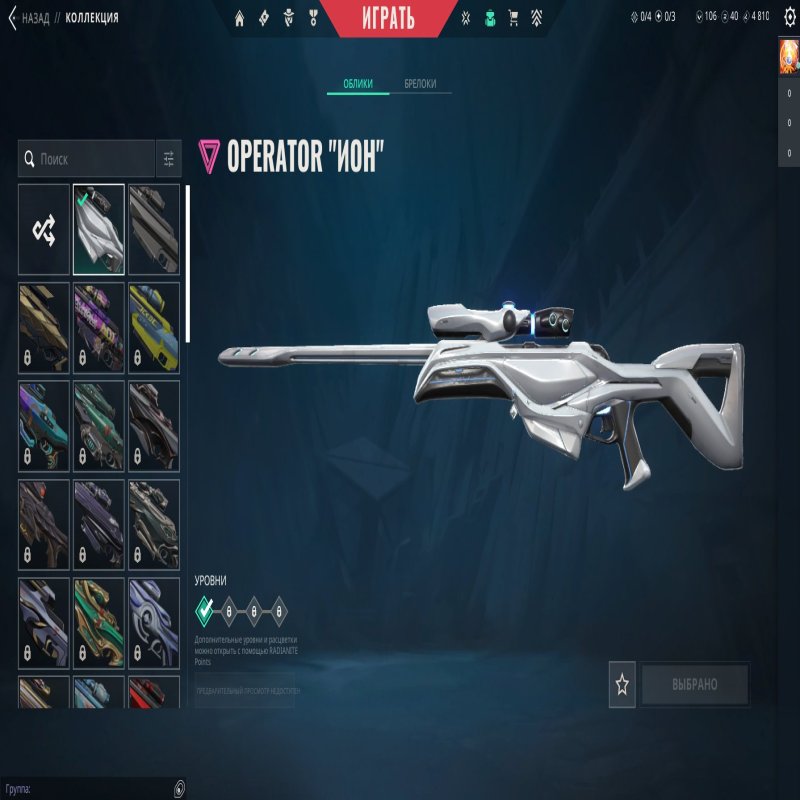Viewport: 800px width, 800px height.
Task: Select the red Operator skin at list bottom
Action: click(x=154, y=692)
